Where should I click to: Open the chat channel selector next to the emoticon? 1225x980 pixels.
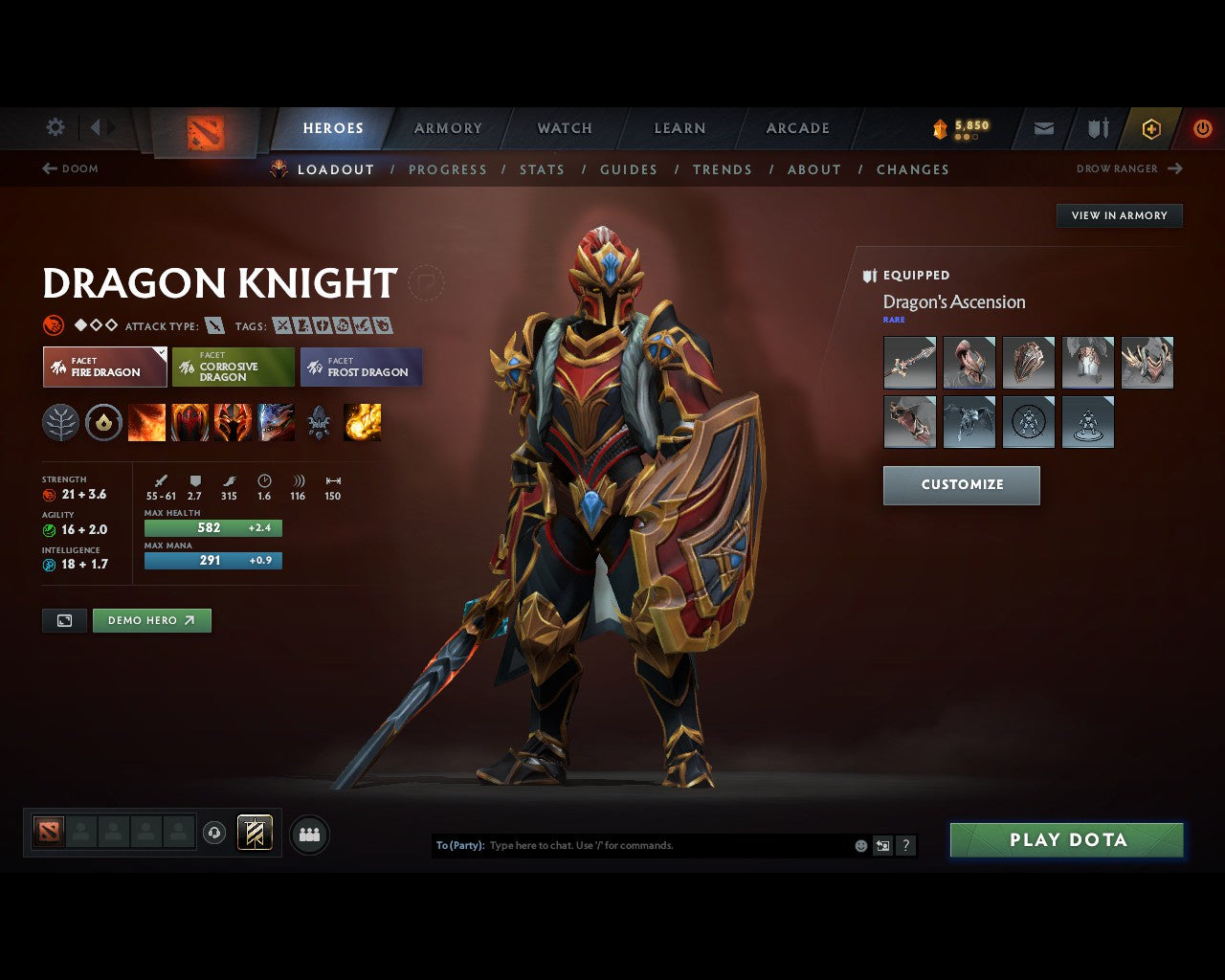click(x=882, y=845)
